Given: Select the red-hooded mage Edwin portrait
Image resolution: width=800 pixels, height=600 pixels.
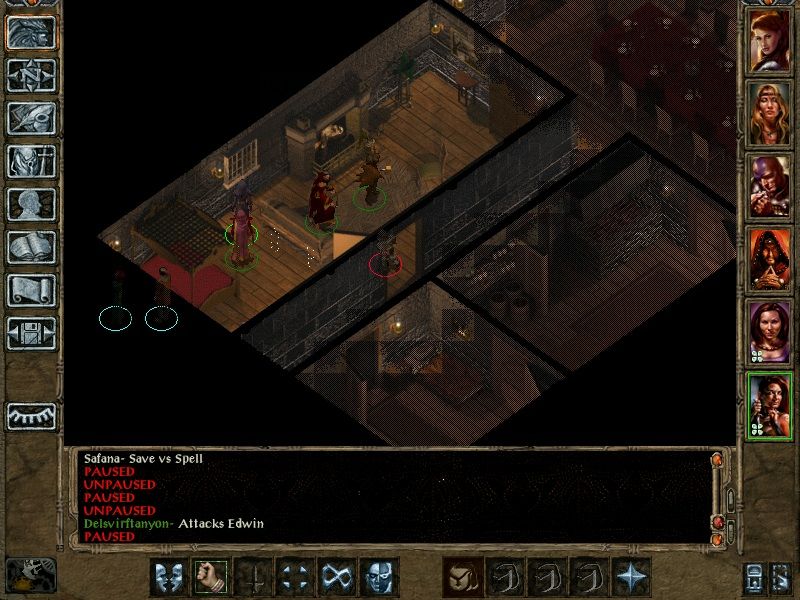Looking at the screenshot, I should (x=769, y=260).
